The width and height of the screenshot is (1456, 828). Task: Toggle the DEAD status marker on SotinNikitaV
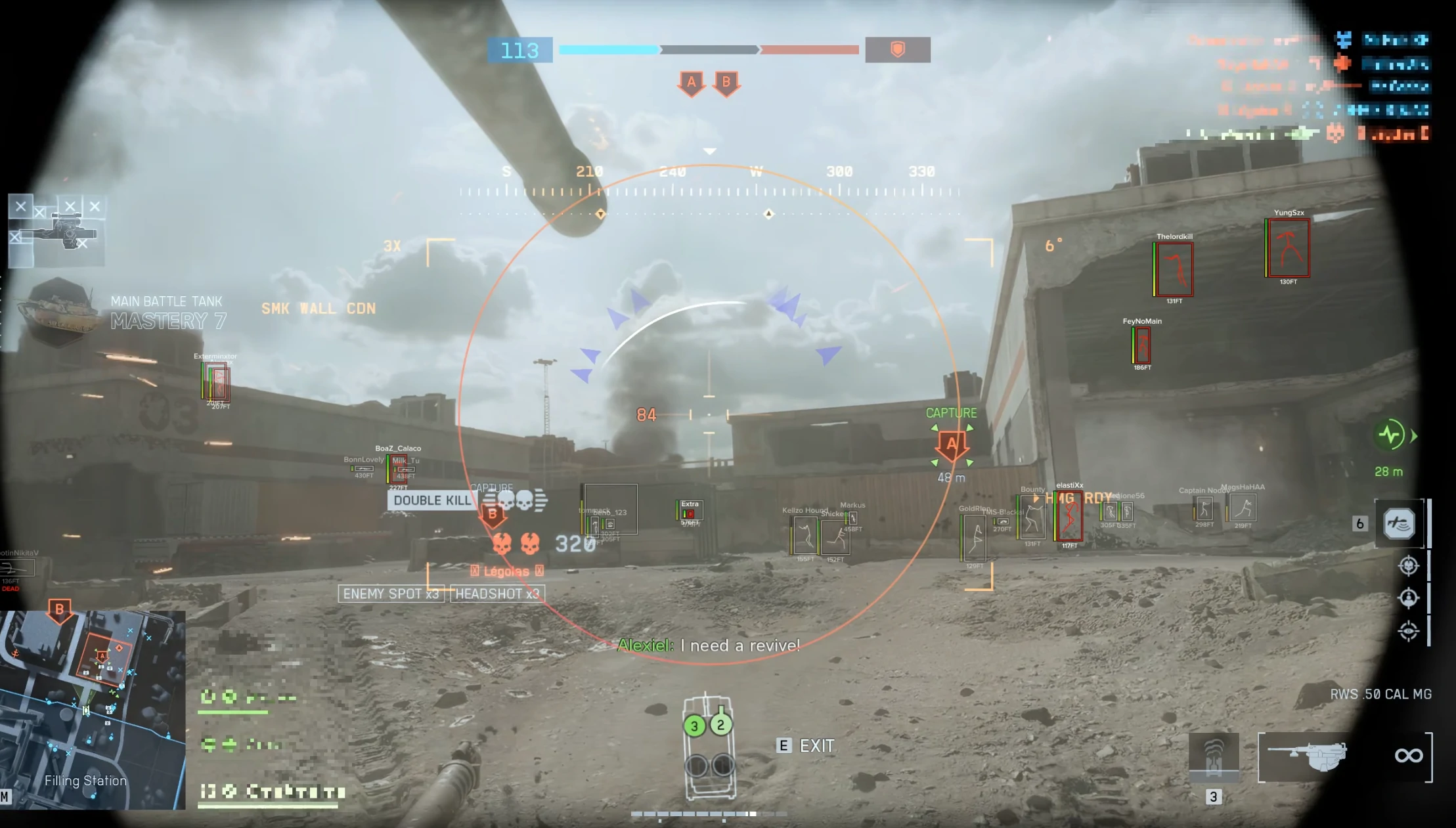12,589
